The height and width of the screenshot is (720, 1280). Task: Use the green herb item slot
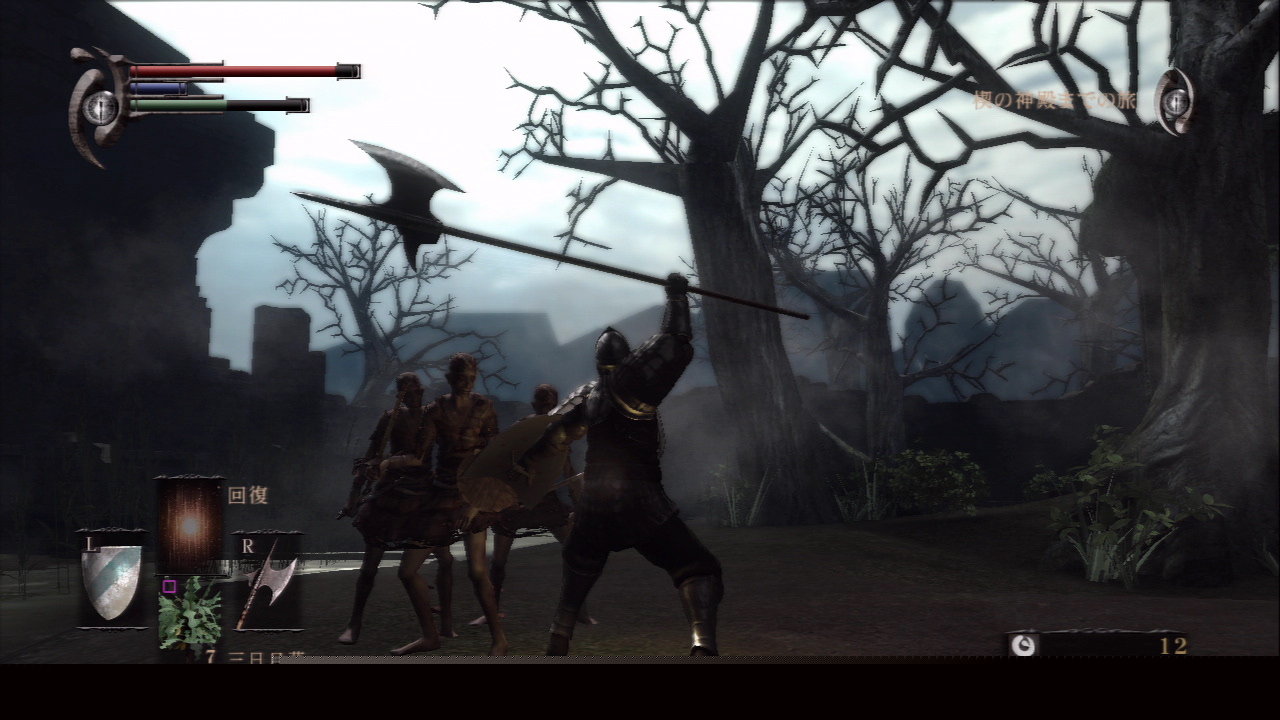click(x=190, y=612)
